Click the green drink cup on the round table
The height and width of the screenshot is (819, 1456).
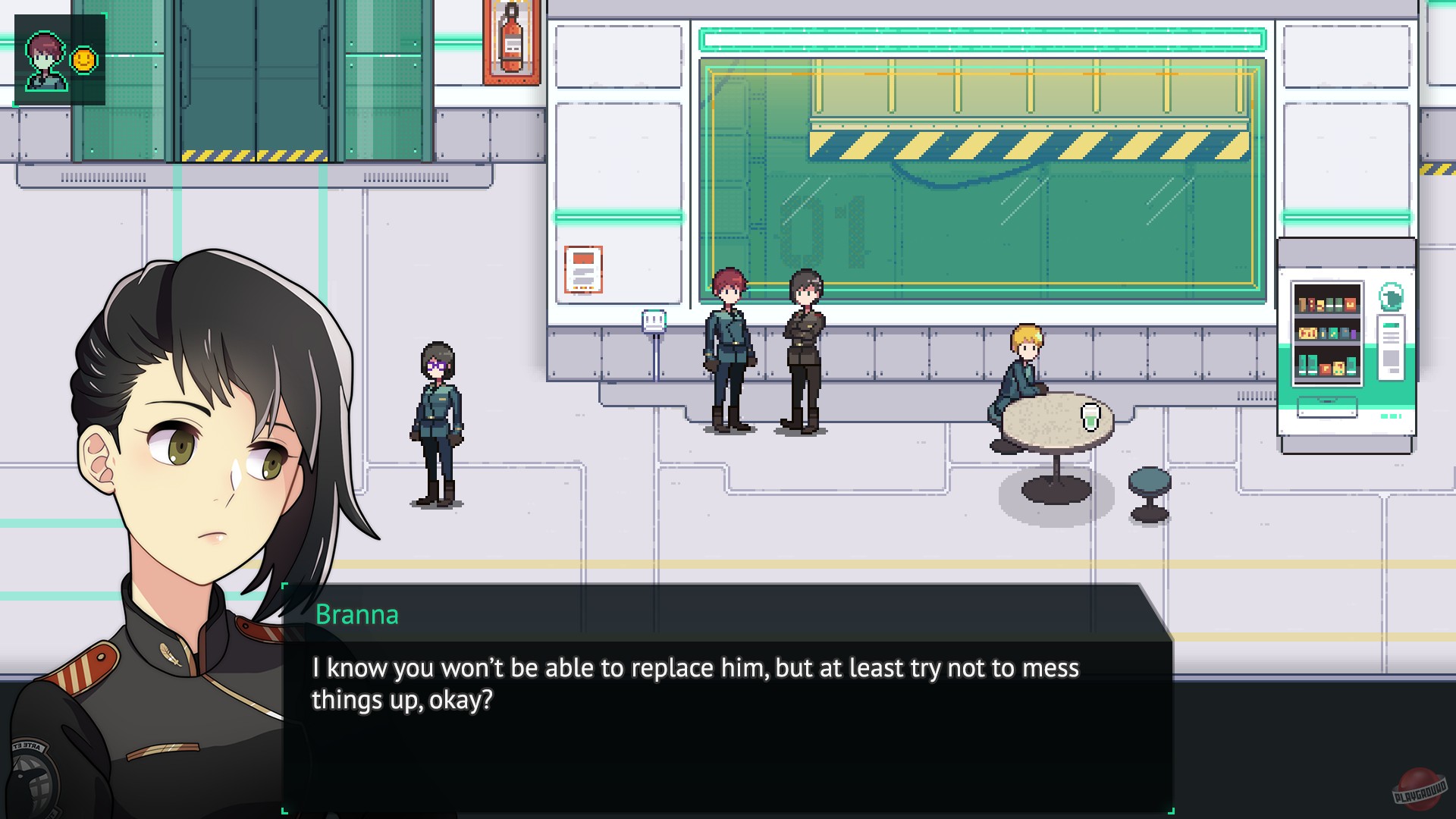coord(1090,416)
